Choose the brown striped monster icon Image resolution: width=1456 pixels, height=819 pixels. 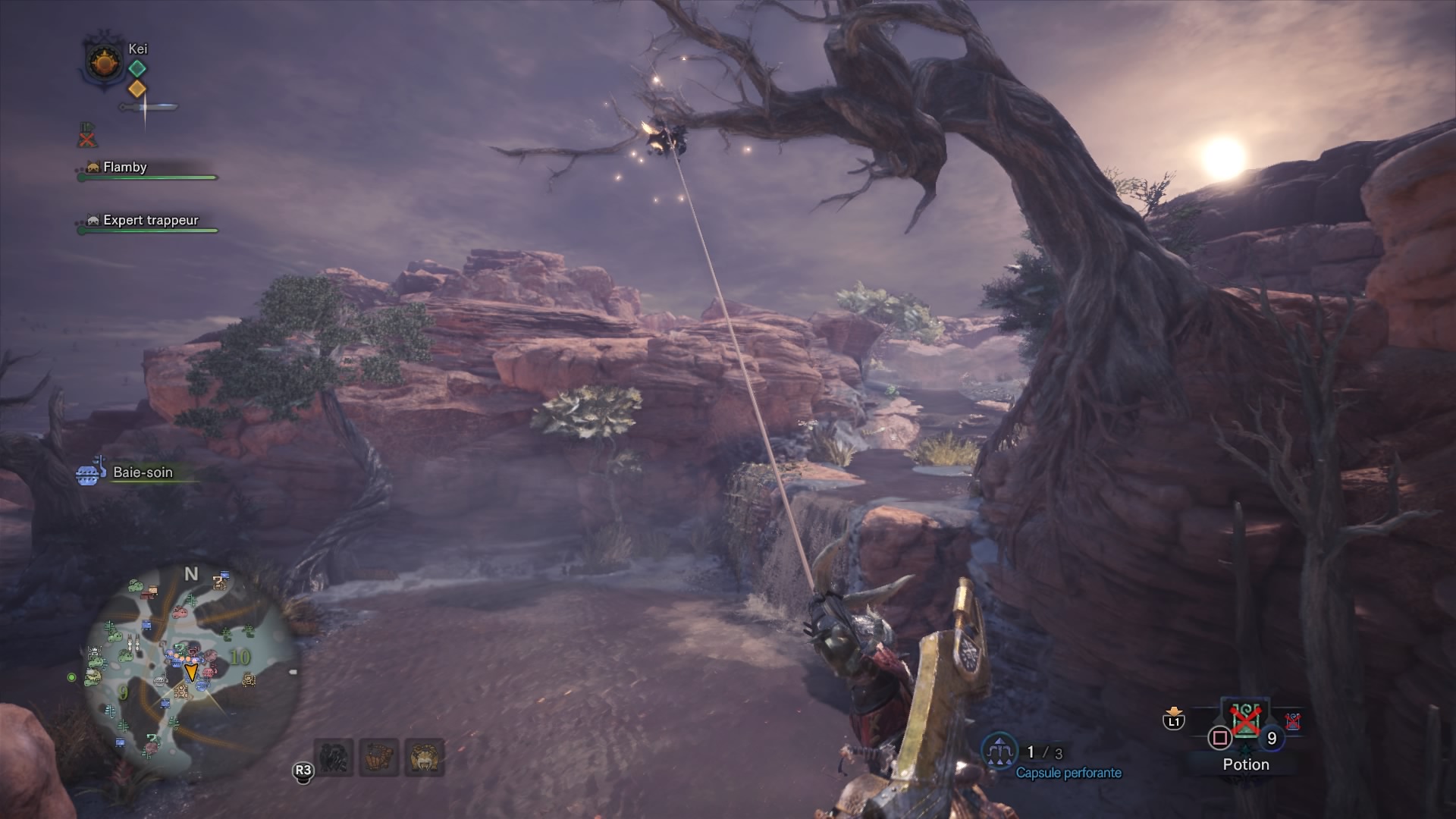click(379, 758)
